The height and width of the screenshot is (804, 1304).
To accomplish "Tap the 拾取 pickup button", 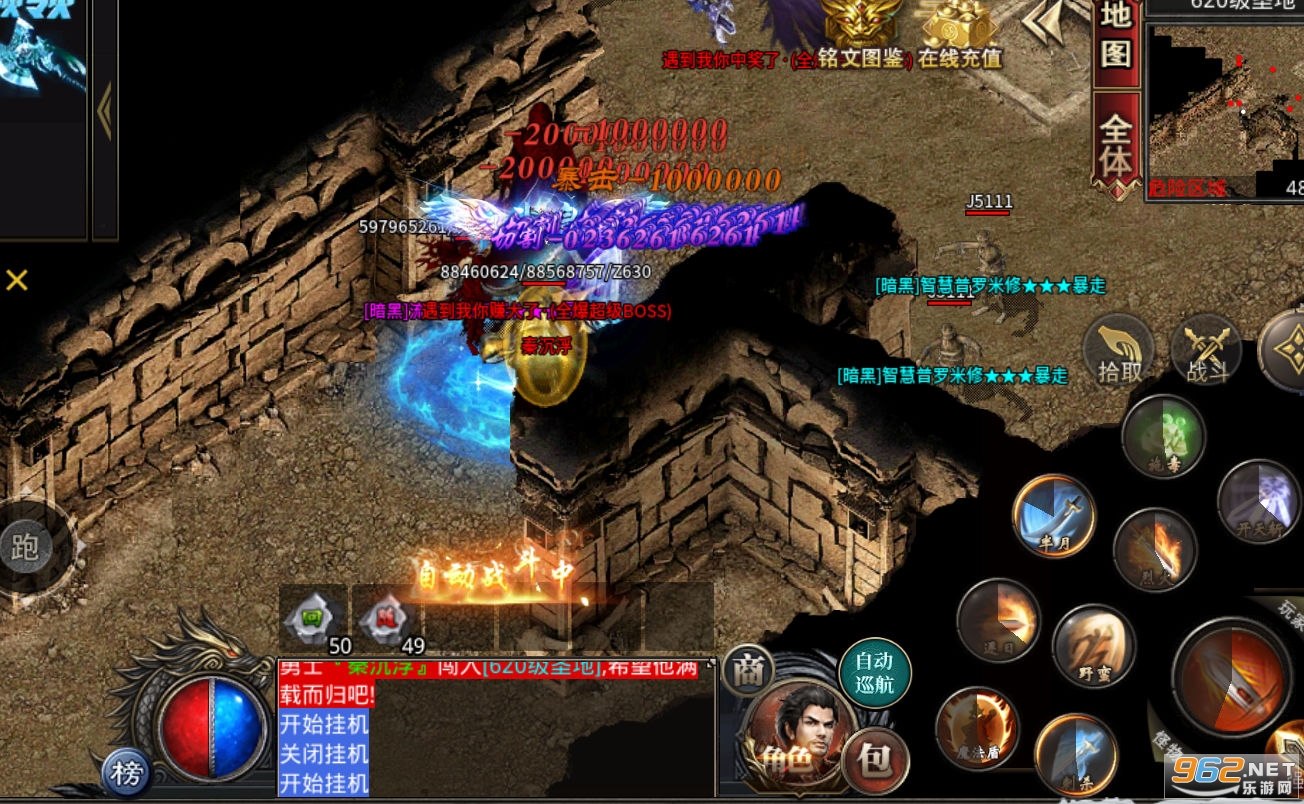I will point(1119,352).
